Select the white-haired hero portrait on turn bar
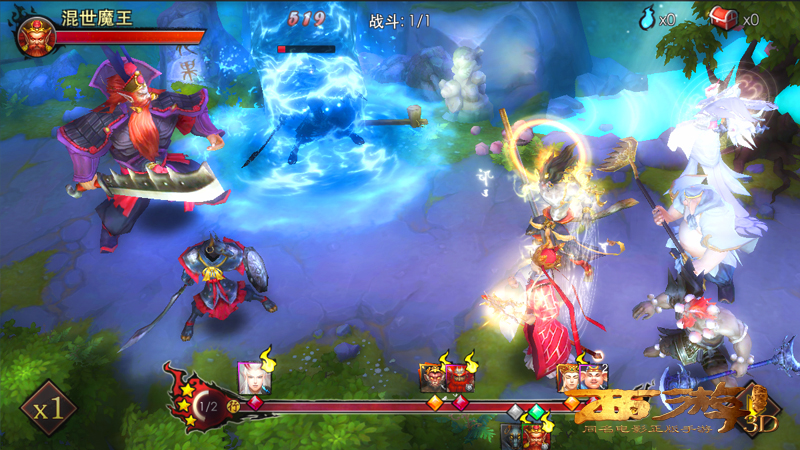 click(x=250, y=377)
